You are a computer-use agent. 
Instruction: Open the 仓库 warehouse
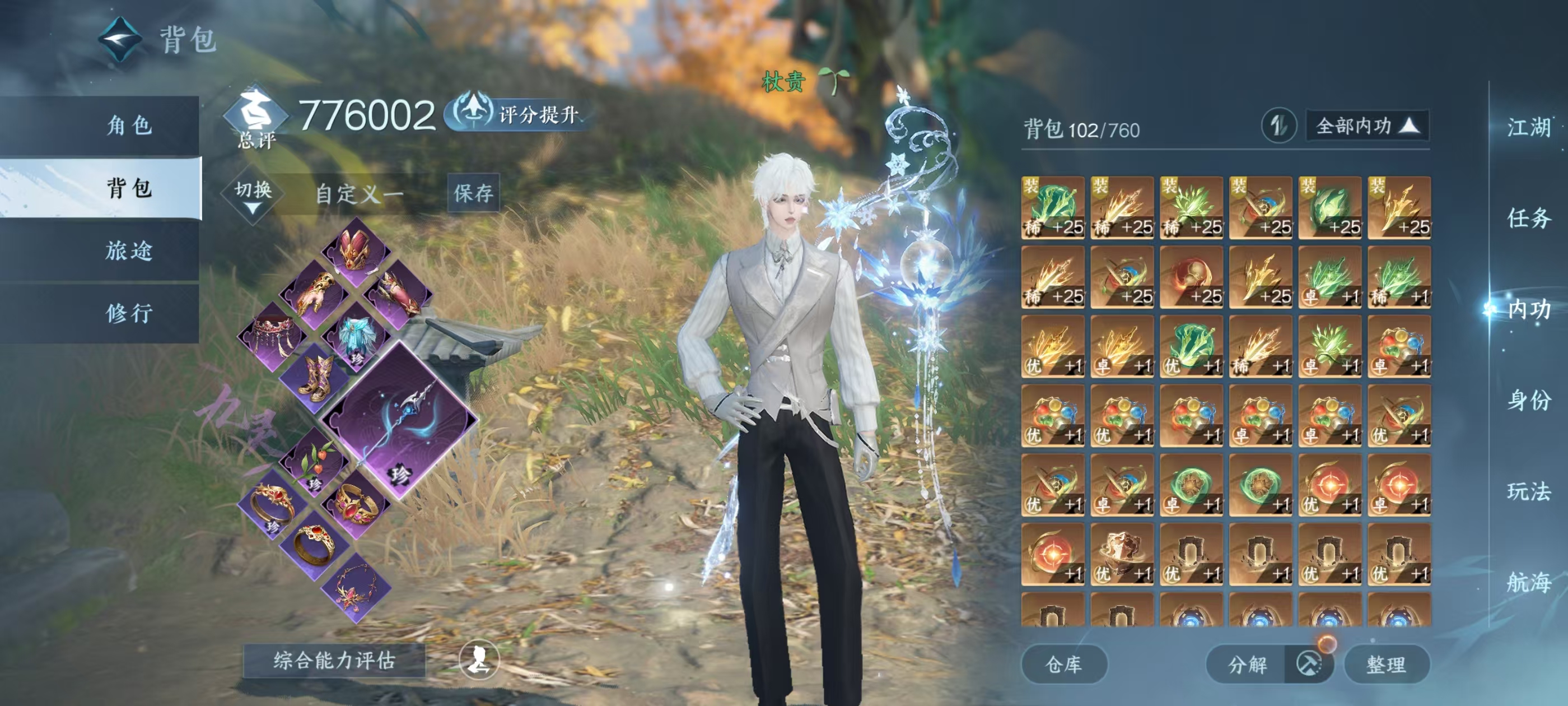coord(1063,665)
